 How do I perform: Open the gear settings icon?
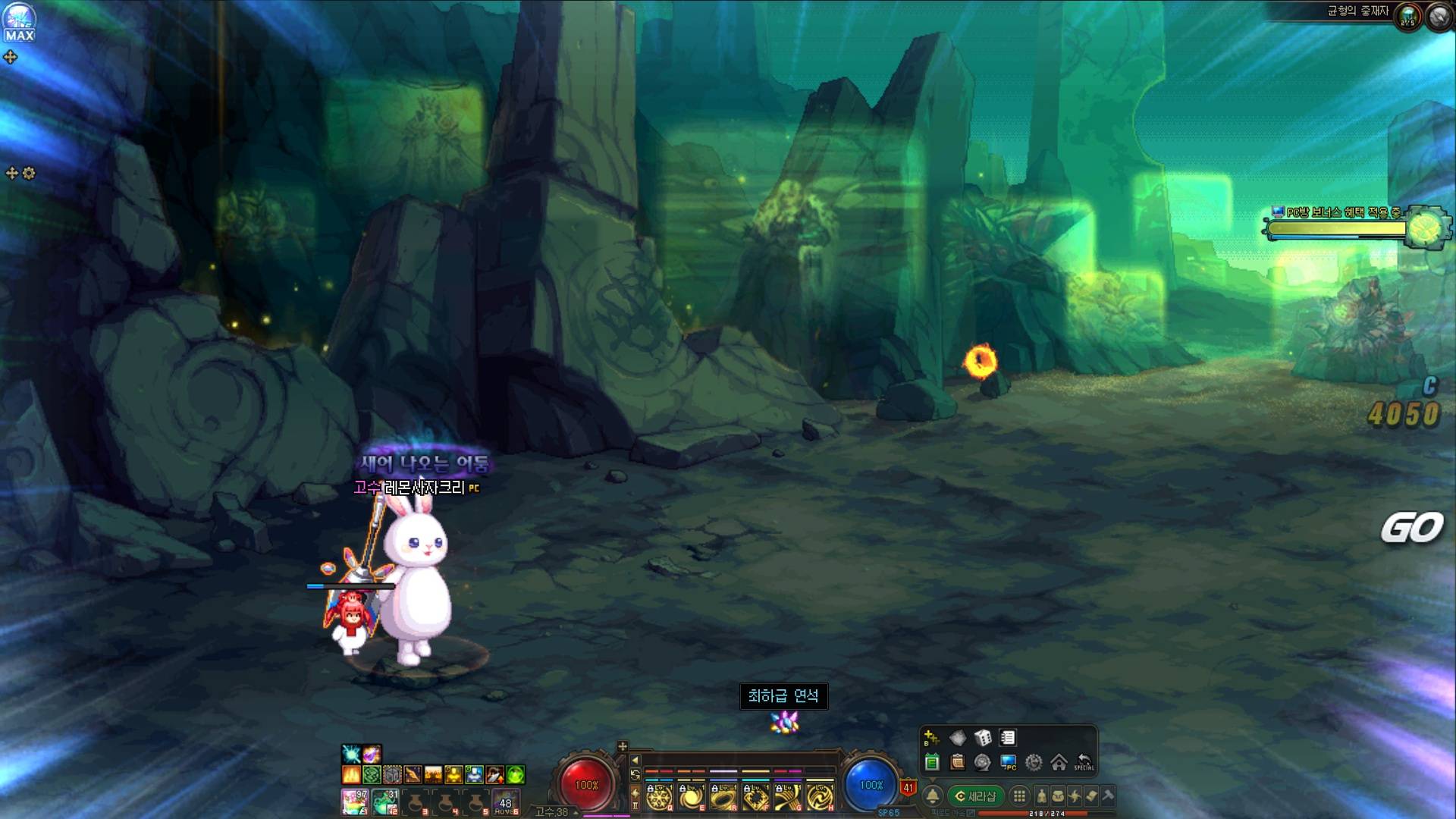(1033, 763)
